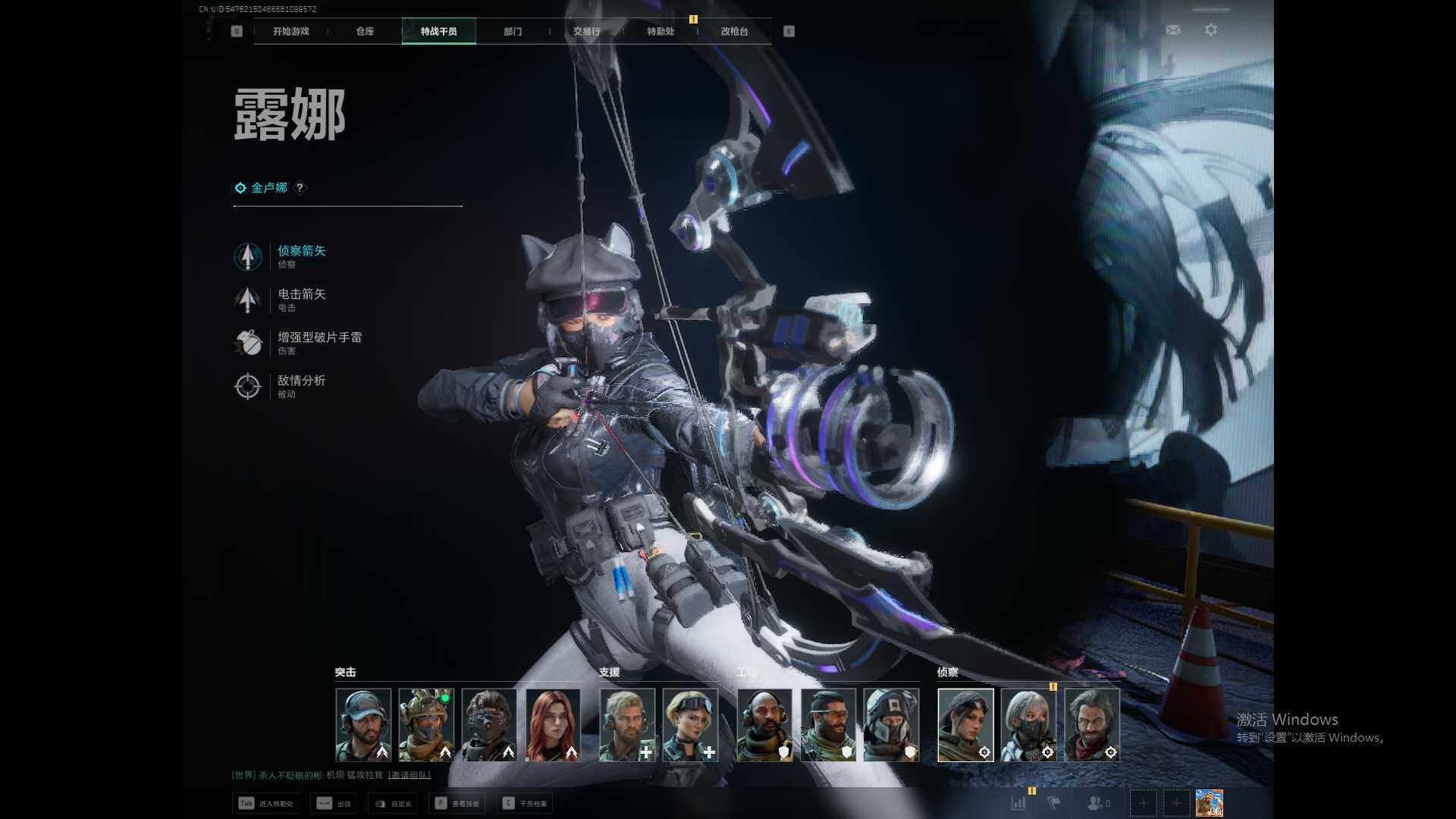Switch to the 仓库 warehouse tab
This screenshot has width=1456, height=819.
[x=365, y=31]
